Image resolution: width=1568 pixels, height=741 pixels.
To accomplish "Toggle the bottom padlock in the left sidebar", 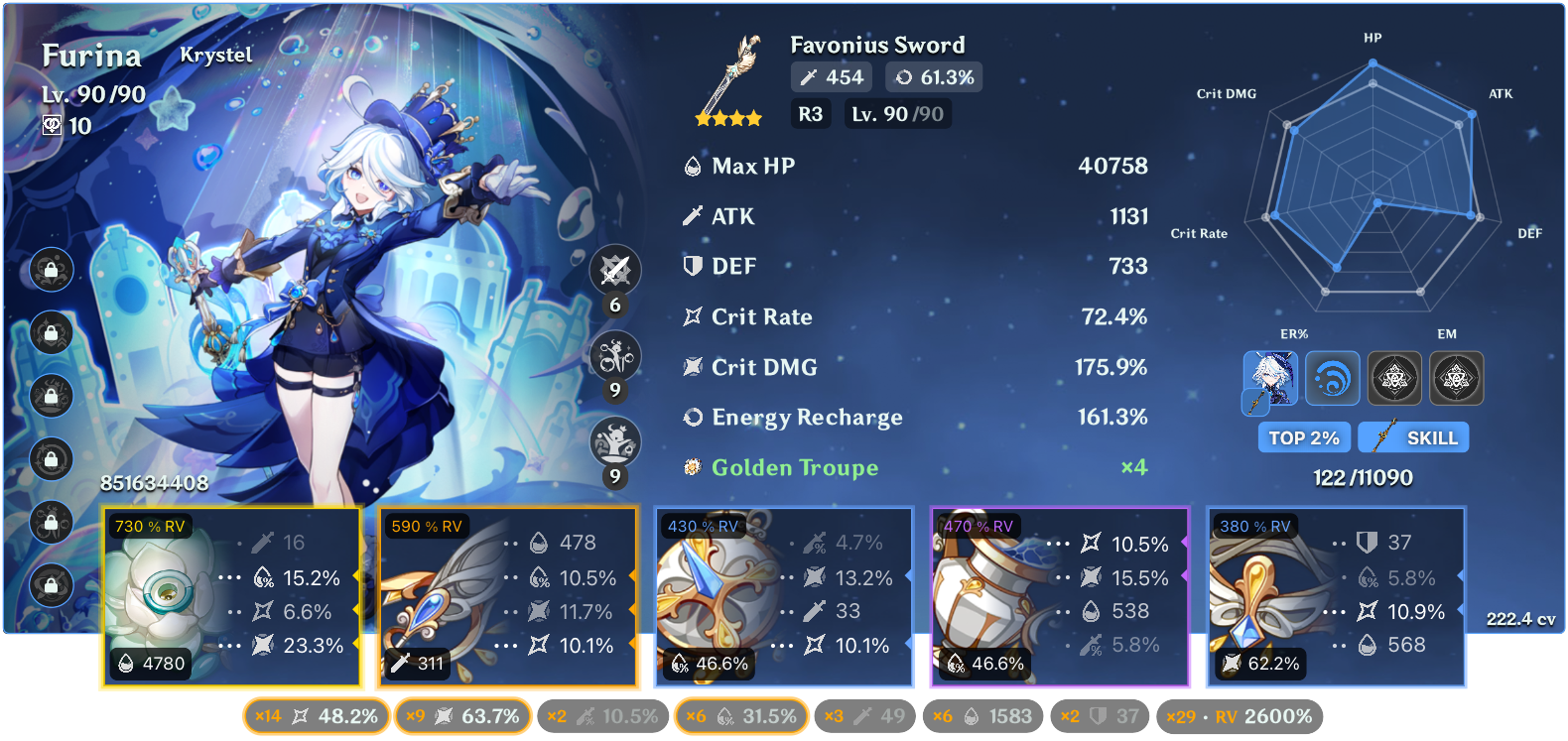I will (51, 585).
